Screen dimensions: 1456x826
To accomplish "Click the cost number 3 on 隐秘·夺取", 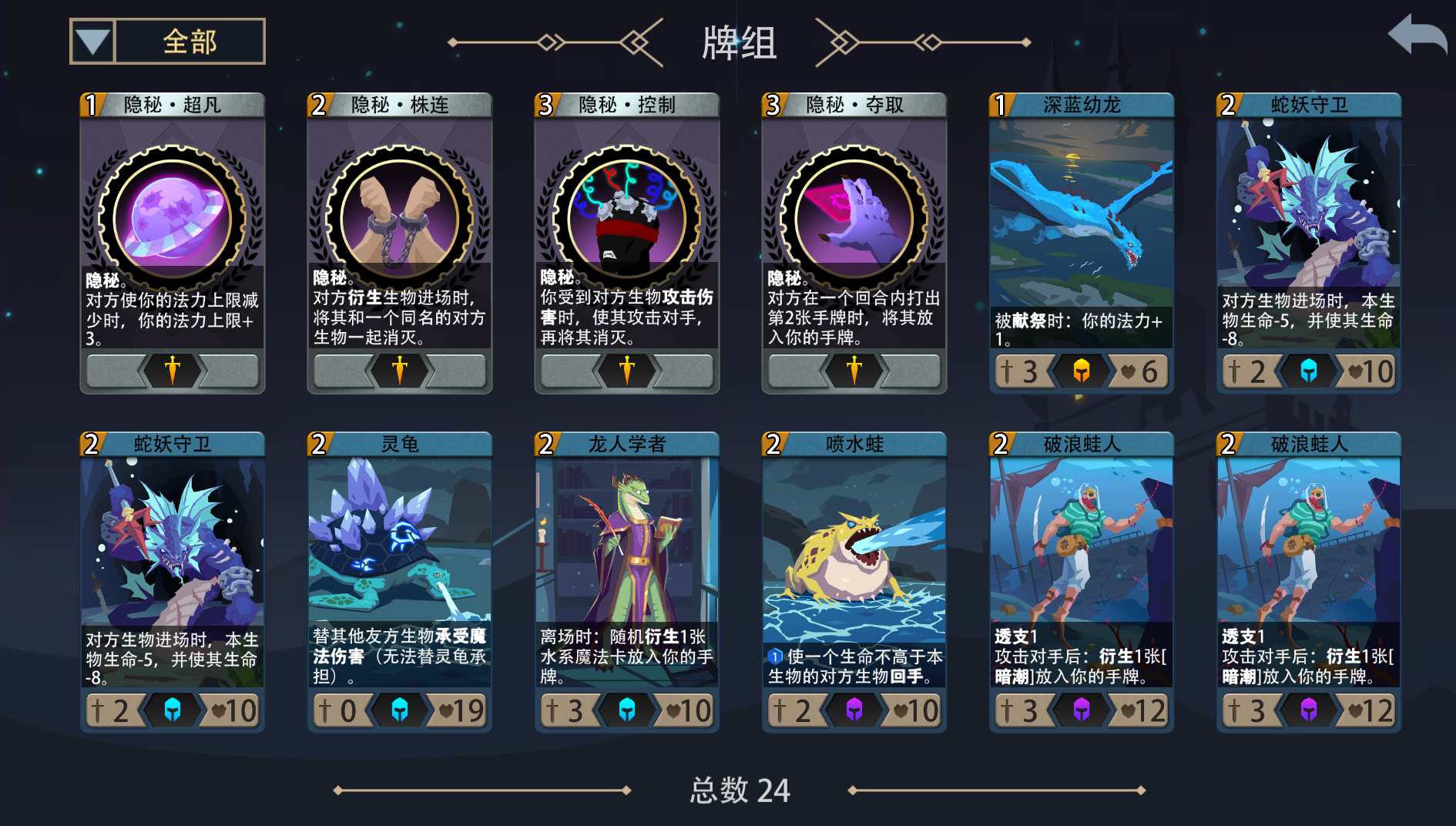I will [x=773, y=102].
